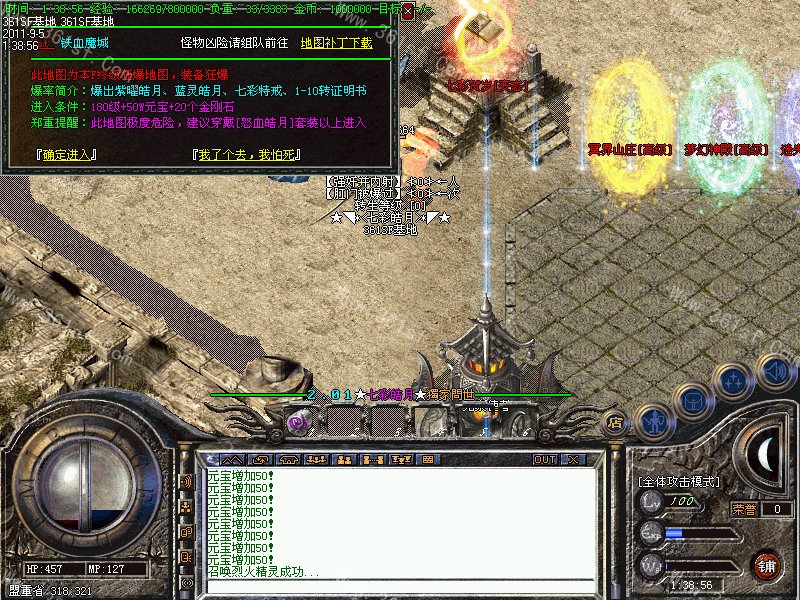Open the character sheet warrior icon
Screen dimensions: 800x600
(653, 421)
